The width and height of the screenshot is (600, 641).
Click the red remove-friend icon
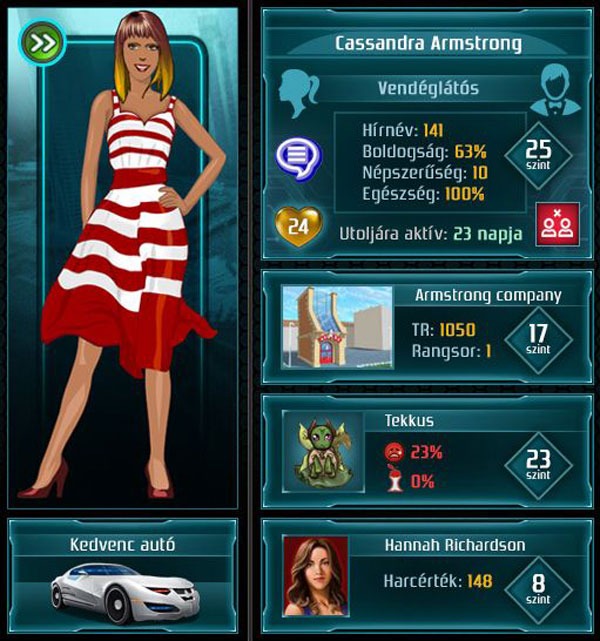[551, 223]
